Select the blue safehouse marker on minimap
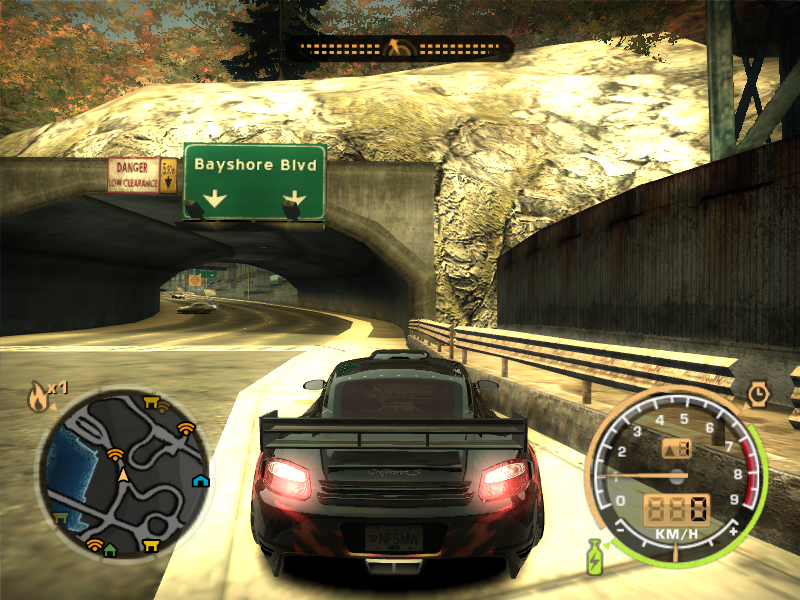 pyautogui.click(x=201, y=480)
